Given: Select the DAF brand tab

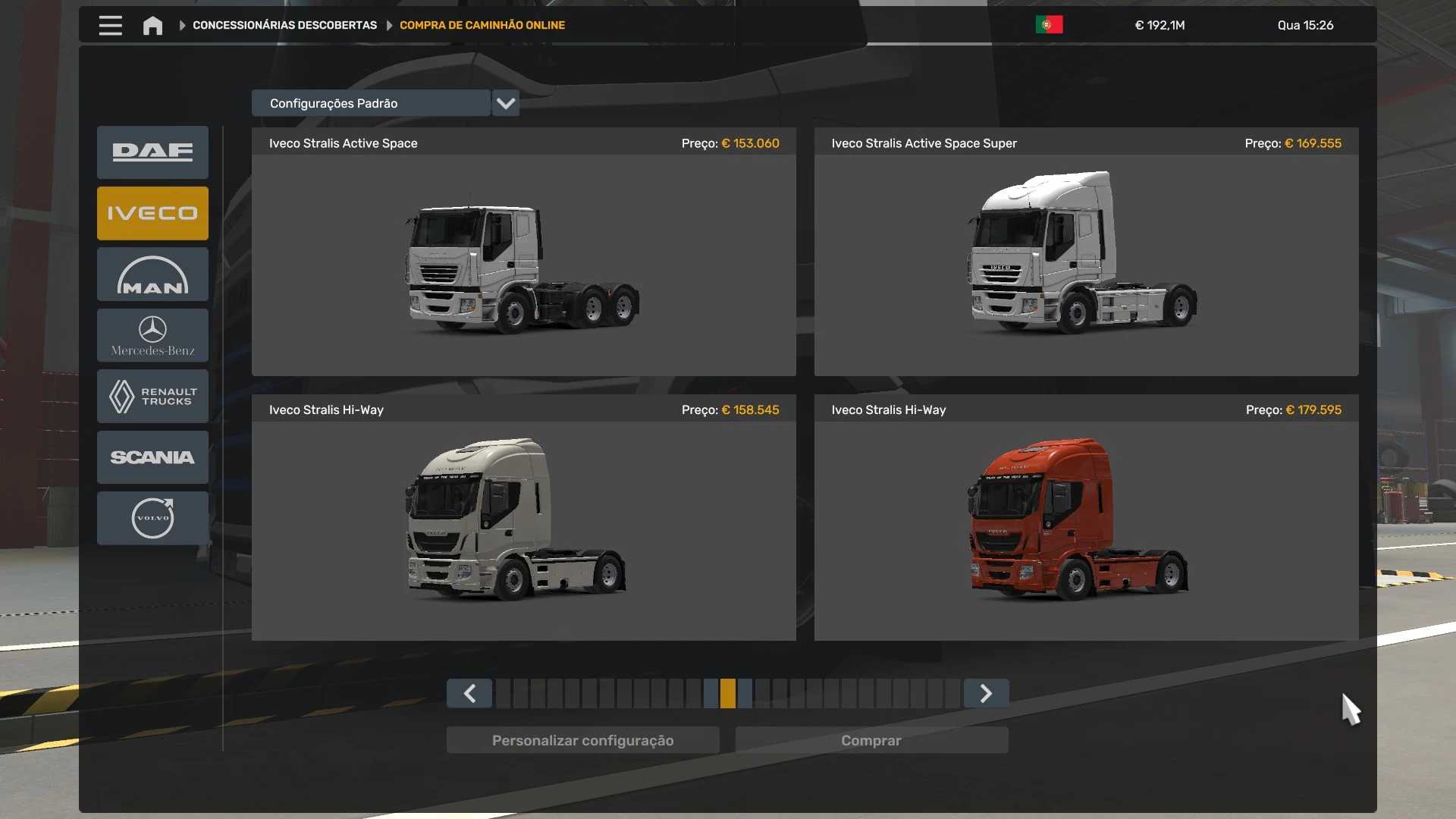Looking at the screenshot, I should click(x=152, y=152).
